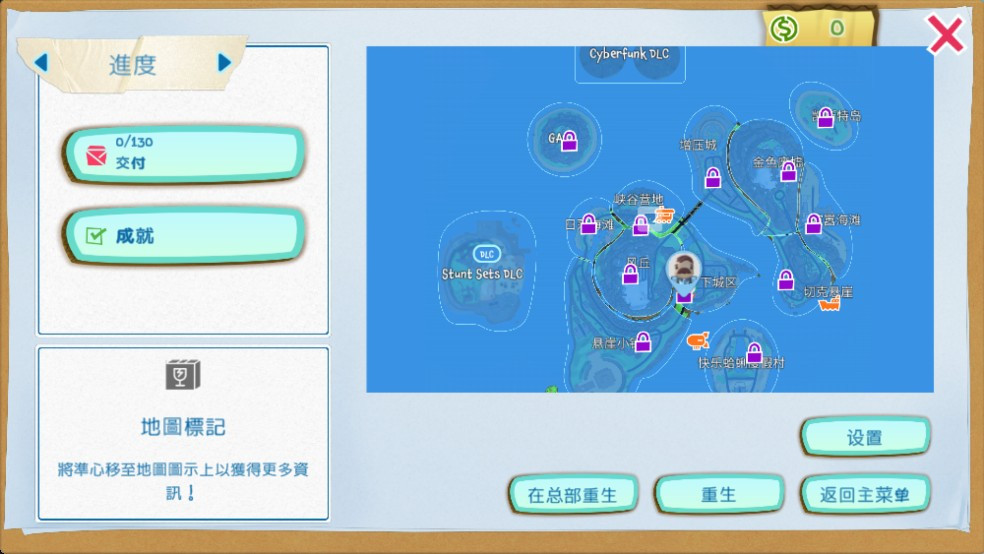Screen dimensions: 984x554
Task: Open the 交付 deliveries 0/130 entry
Action: (184, 154)
